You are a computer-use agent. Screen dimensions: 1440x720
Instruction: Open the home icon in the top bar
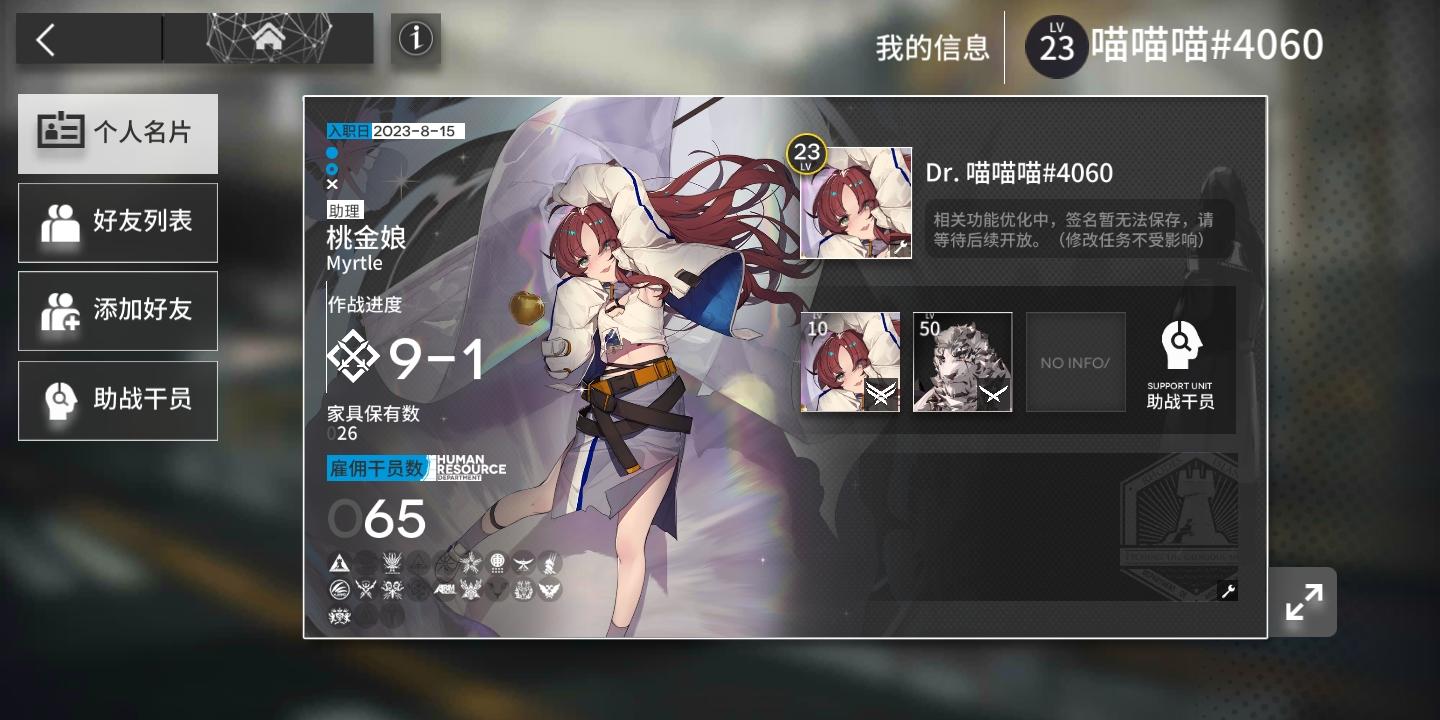tap(268, 37)
